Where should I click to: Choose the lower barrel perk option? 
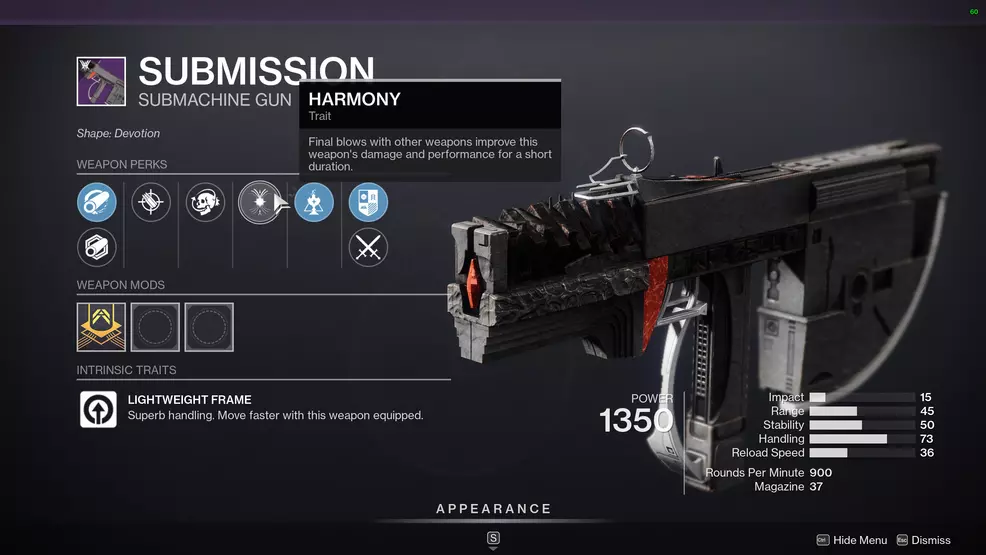point(97,247)
